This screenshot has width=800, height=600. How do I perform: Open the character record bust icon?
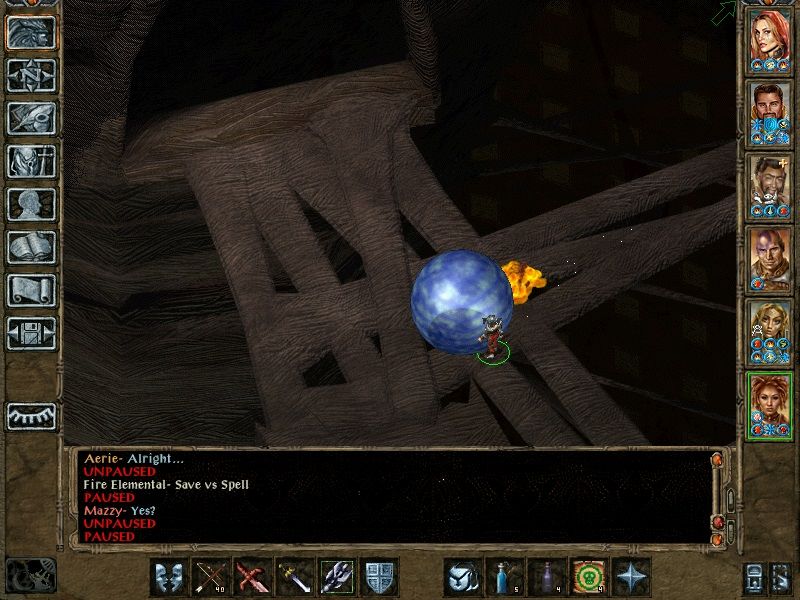pos(31,204)
